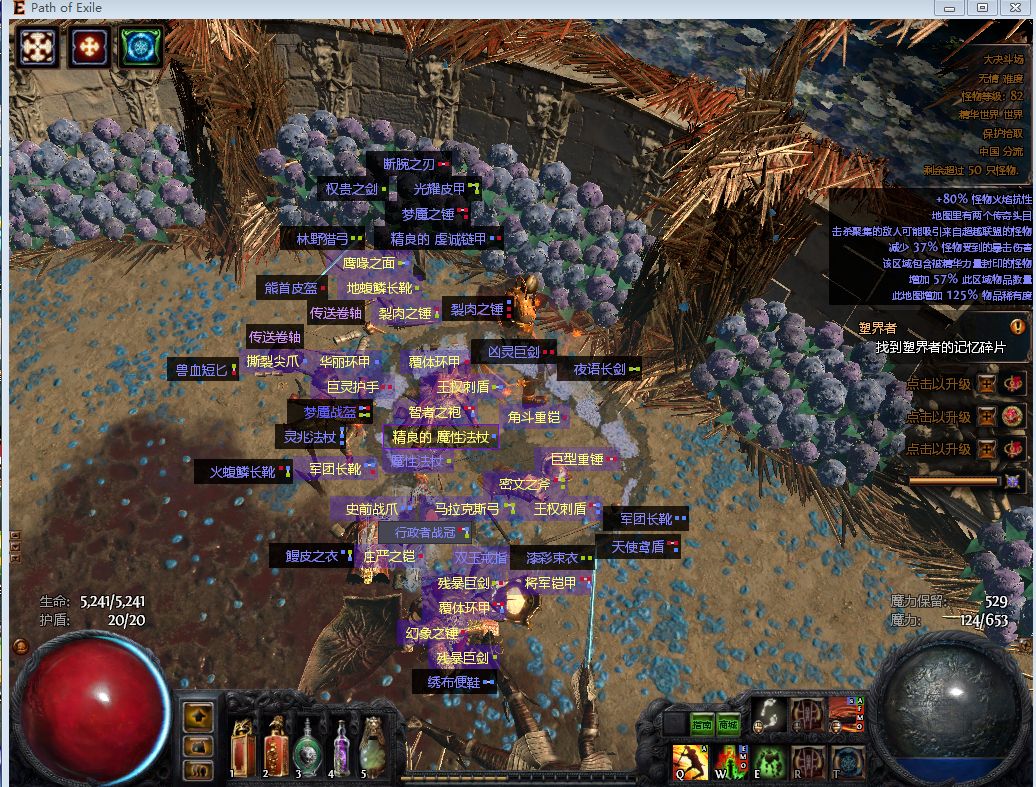Use the green round flask in slot 3

308,749
